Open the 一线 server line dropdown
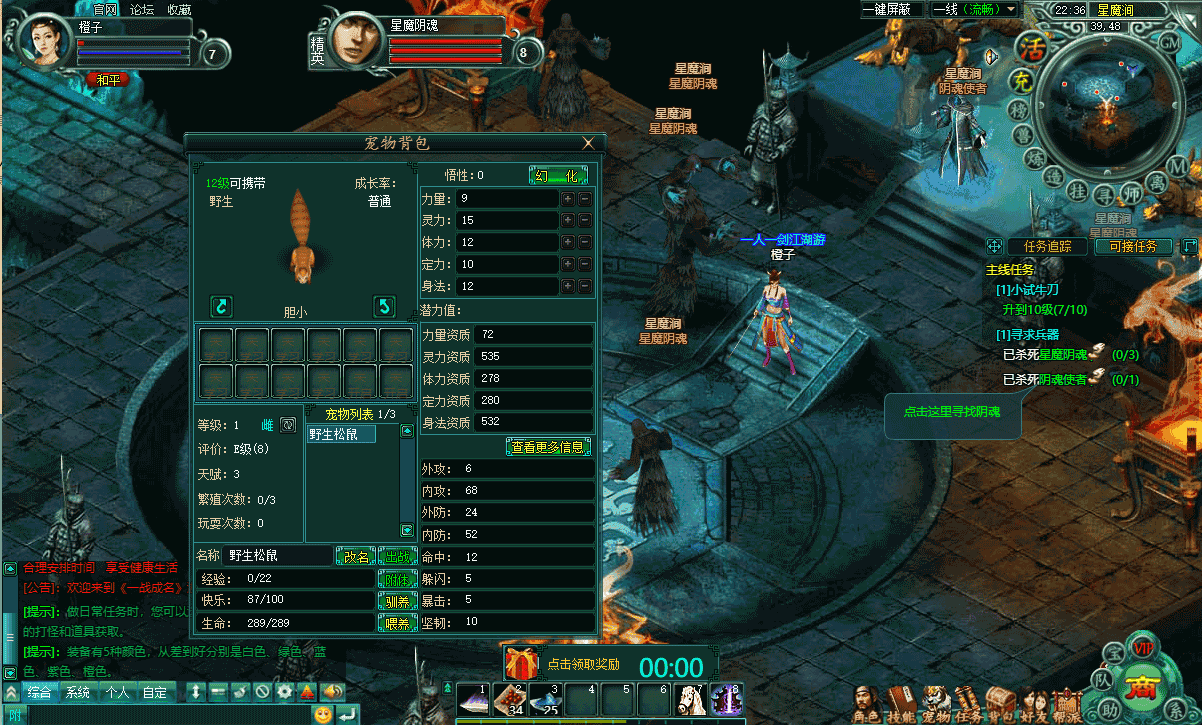 pos(974,9)
